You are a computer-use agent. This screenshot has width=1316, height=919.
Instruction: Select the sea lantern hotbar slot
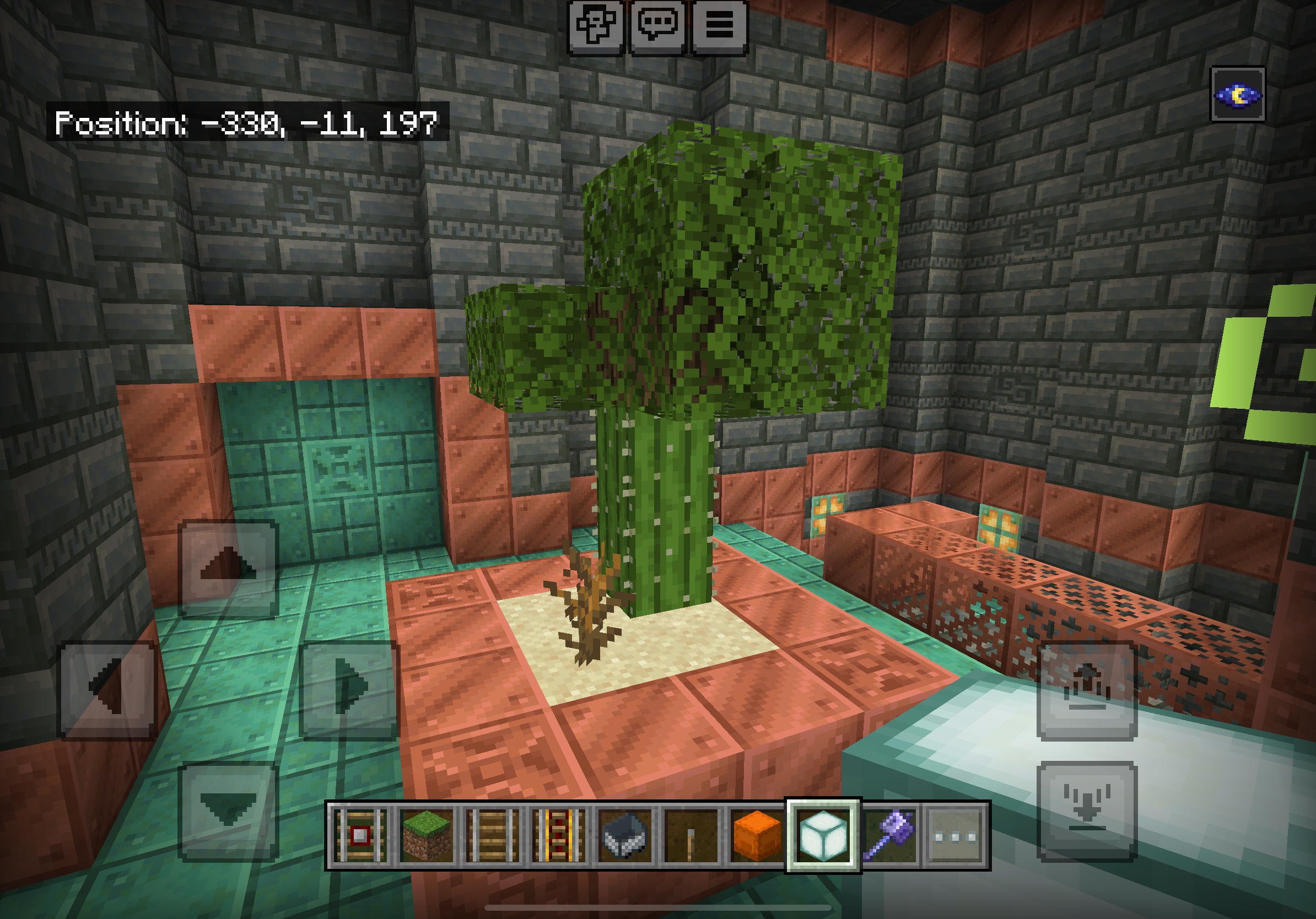click(x=823, y=836)
